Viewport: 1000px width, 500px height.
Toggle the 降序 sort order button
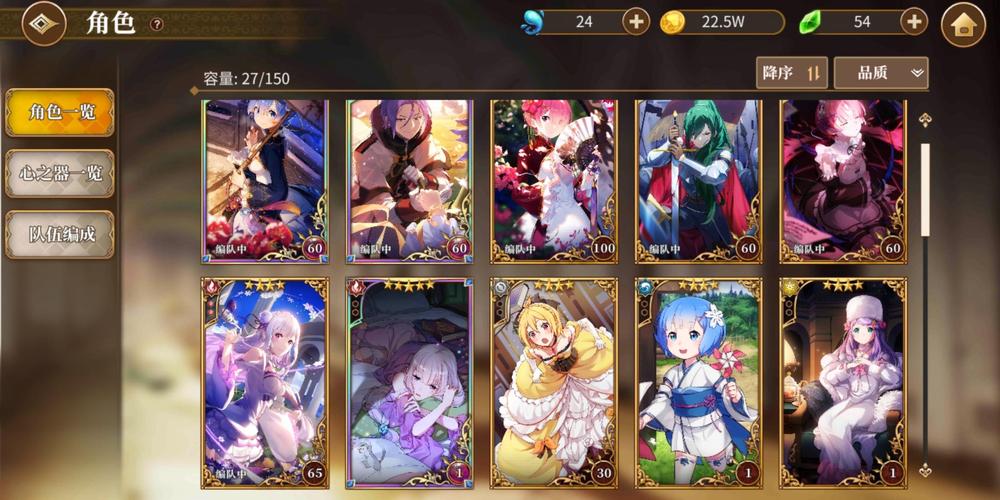pyautogui.click(x=791, y=73)
